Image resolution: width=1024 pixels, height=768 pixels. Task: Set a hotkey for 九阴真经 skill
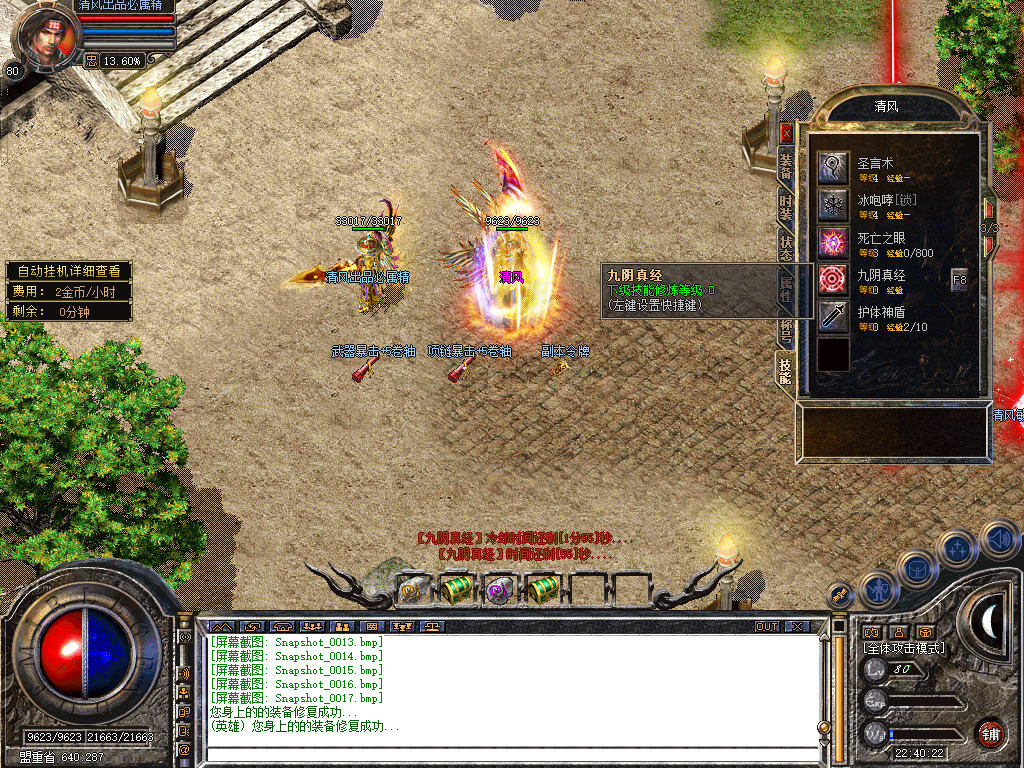[833, 279]
